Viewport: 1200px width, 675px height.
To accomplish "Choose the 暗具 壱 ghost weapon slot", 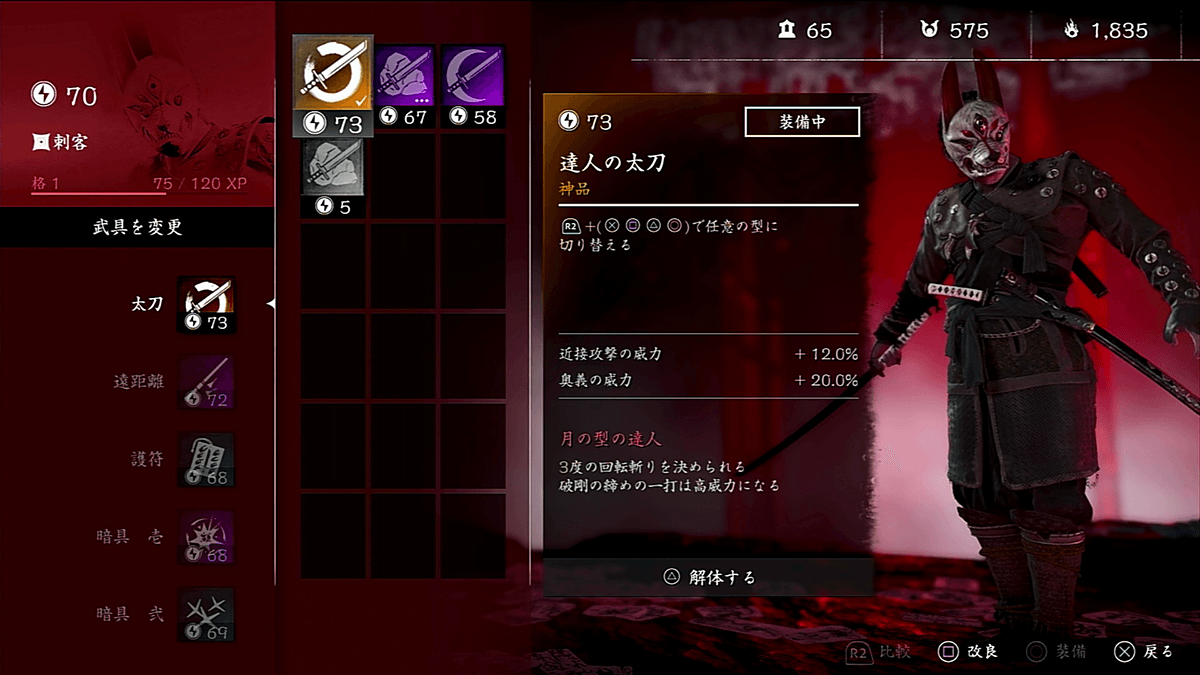I will point(206,536).
